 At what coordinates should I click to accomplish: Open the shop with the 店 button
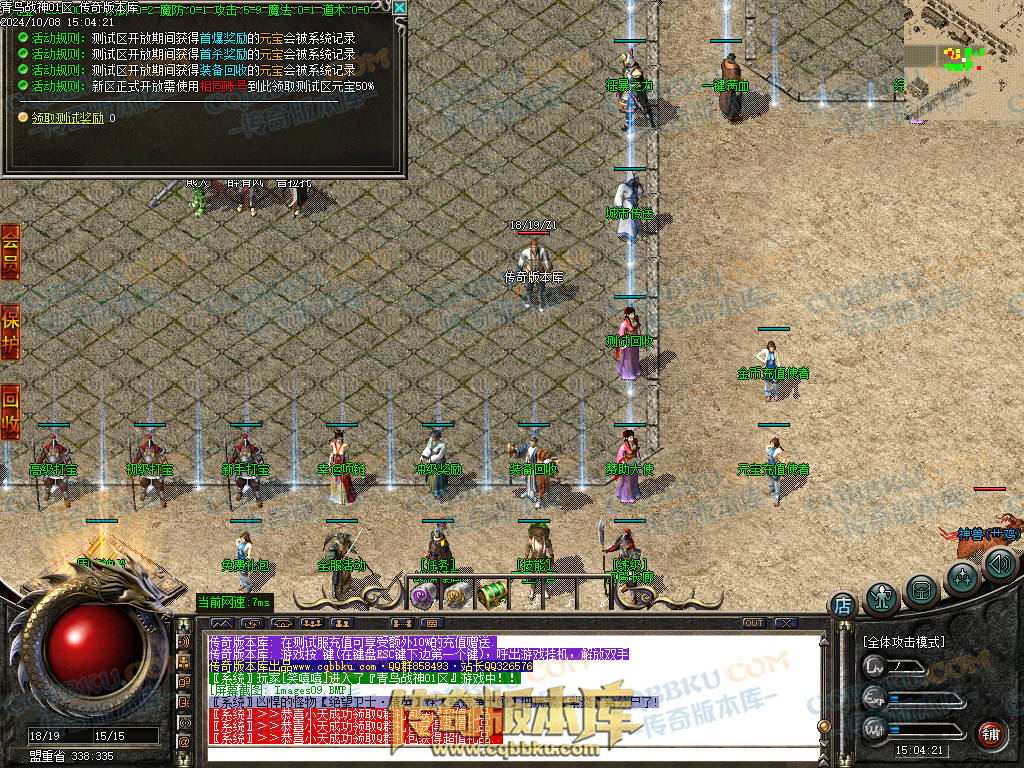tap(842, 604)
